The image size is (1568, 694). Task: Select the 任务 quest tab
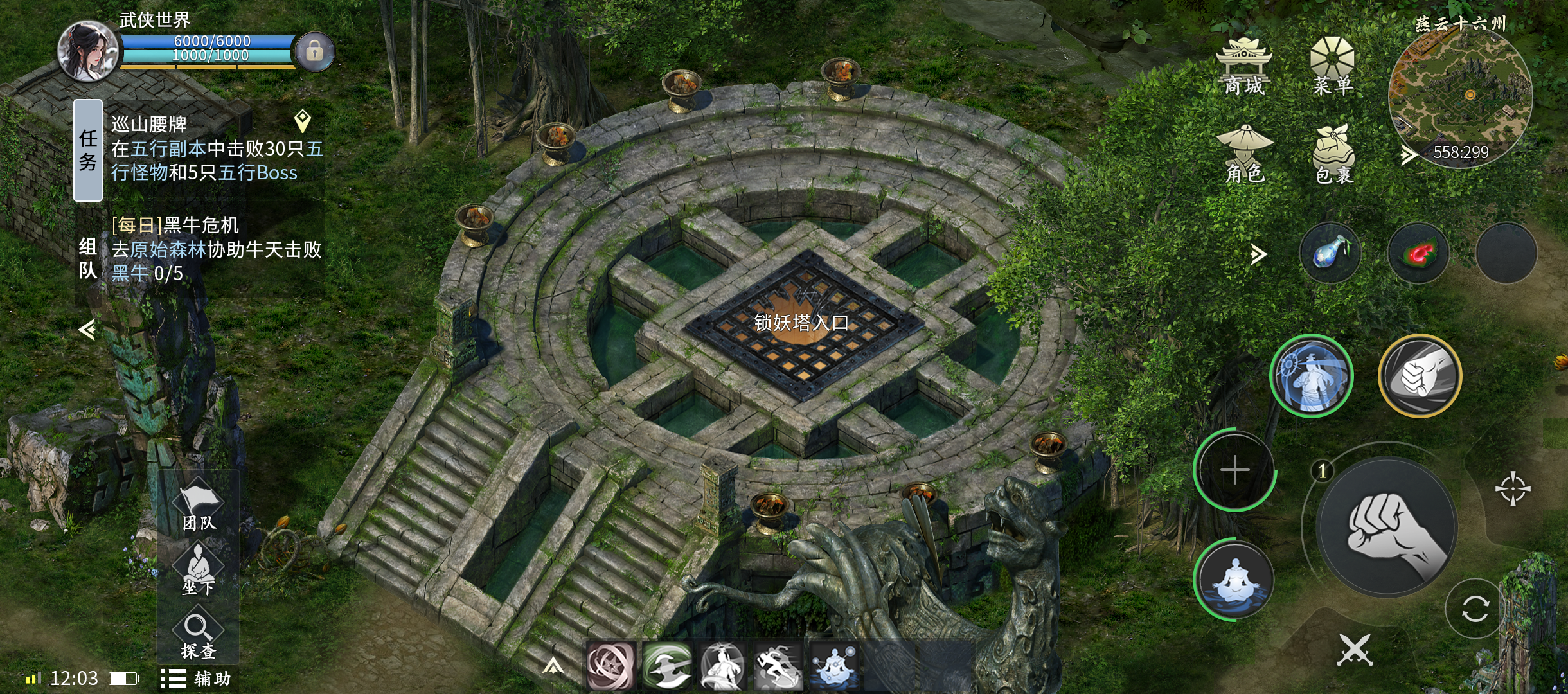(x=88, y=150)
